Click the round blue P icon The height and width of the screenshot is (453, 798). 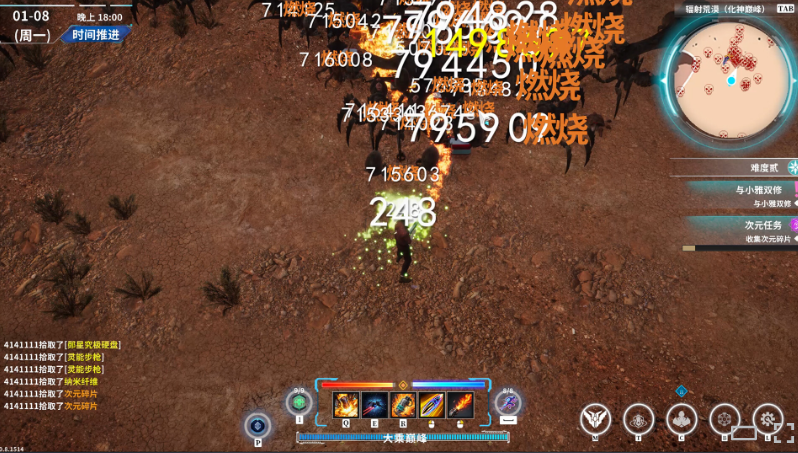click(x=257, y=425)
